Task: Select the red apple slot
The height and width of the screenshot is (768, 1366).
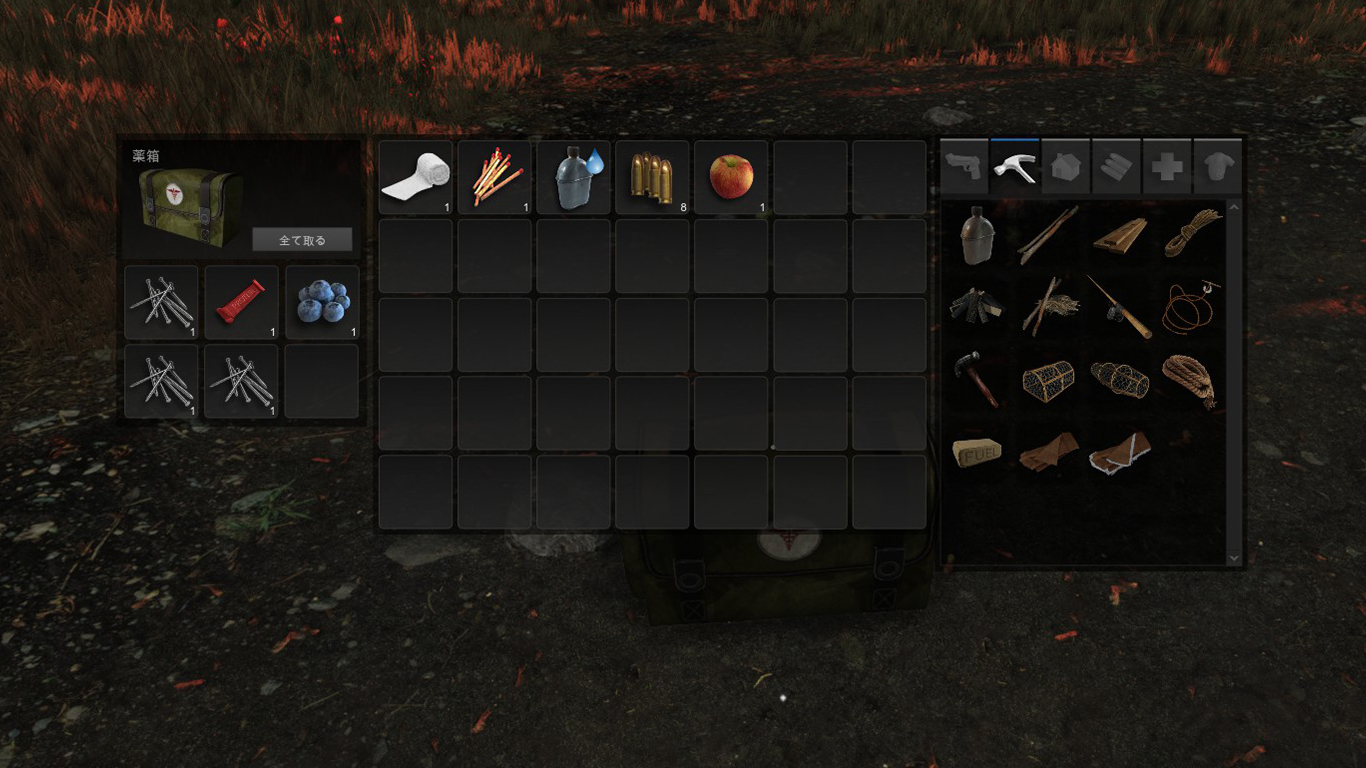Action: pyautogui.click(x=731, y=177)
